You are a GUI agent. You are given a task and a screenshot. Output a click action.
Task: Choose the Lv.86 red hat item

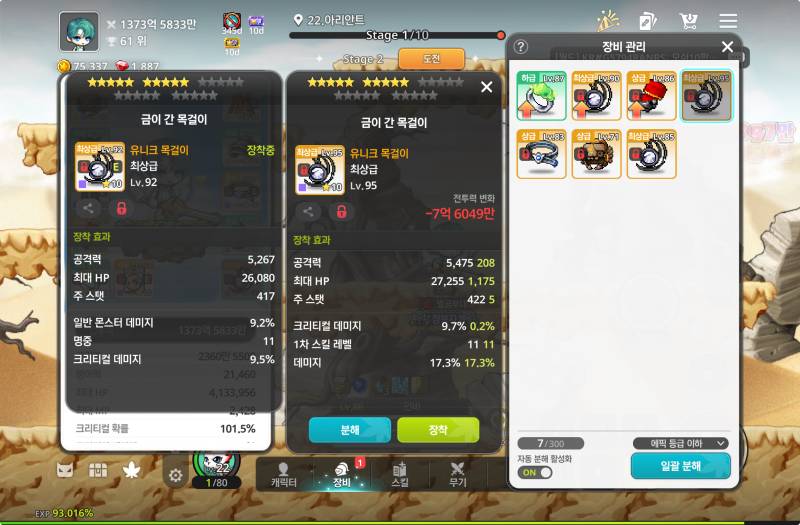pyautogui.click(x=651, y=96)
